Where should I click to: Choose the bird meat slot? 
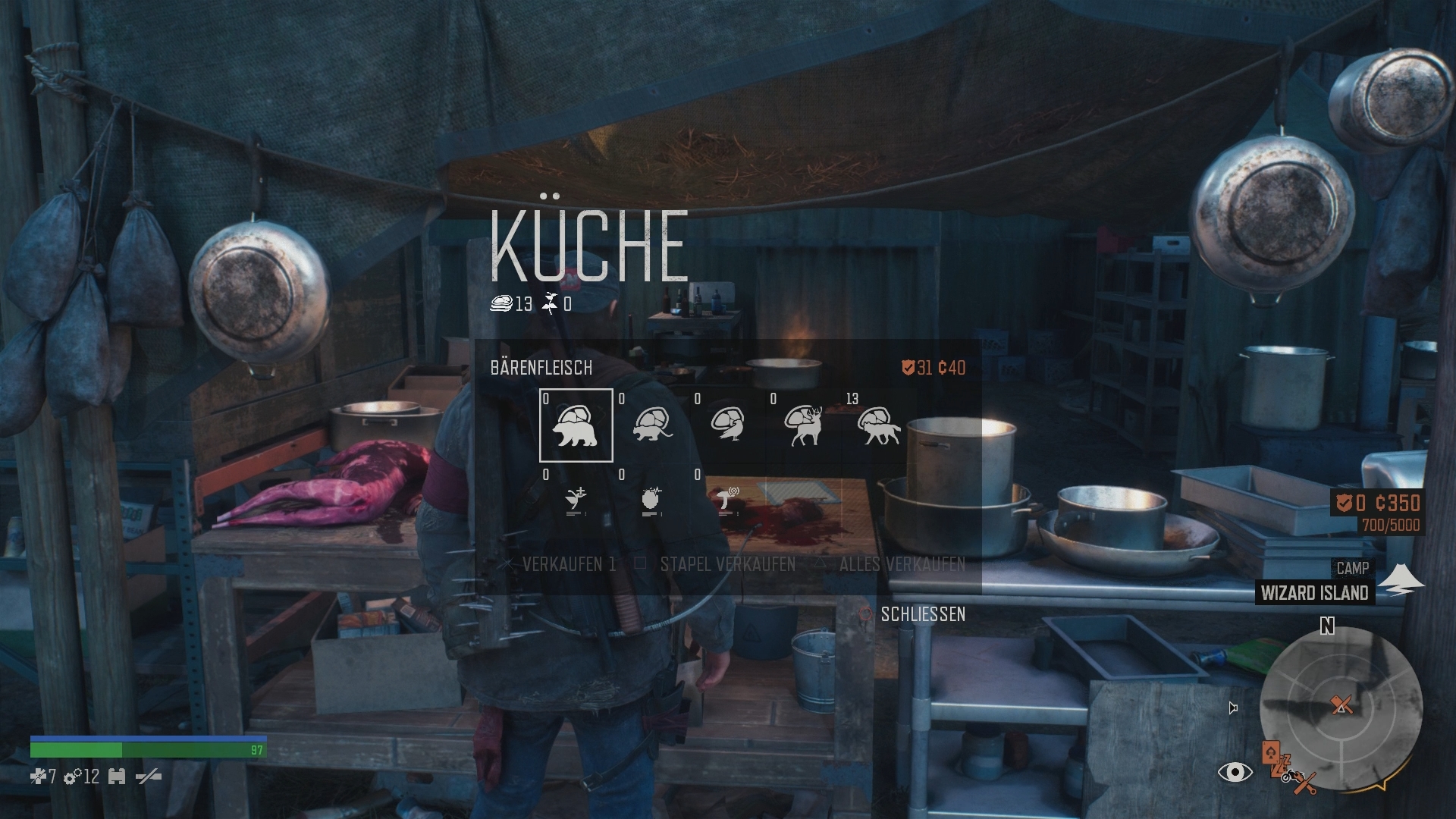pos(727,425)
